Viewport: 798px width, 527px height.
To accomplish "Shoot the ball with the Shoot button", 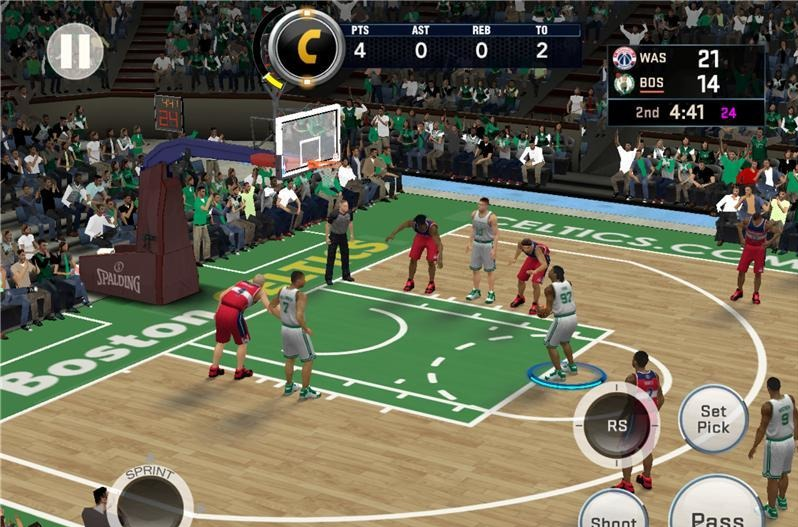I will click(x=613, y=510).
